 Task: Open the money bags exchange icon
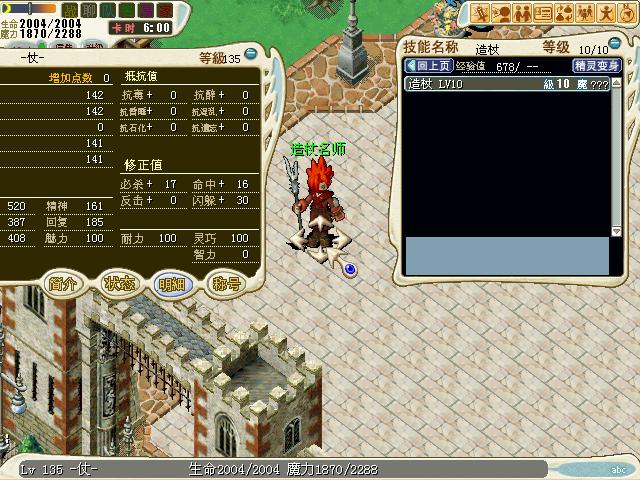pyautogui.click(x=566, y=13)
